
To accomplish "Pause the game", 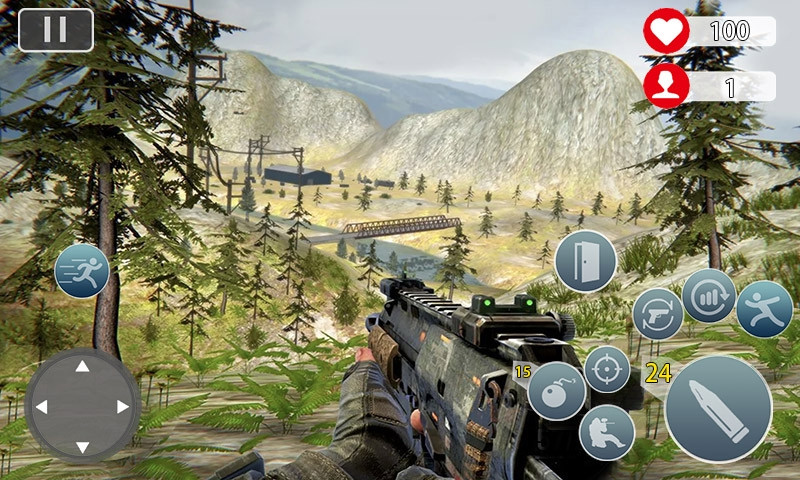I will pos(56,30).
